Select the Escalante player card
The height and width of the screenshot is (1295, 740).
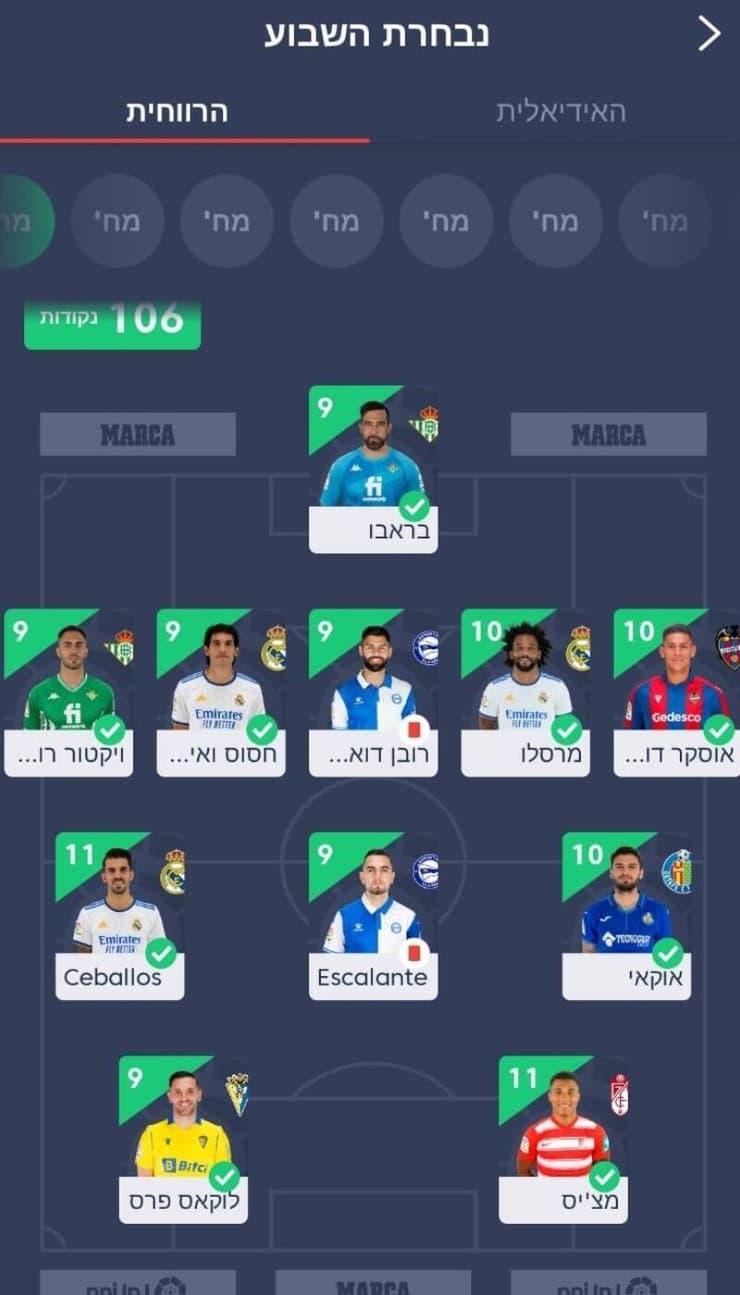373,915
